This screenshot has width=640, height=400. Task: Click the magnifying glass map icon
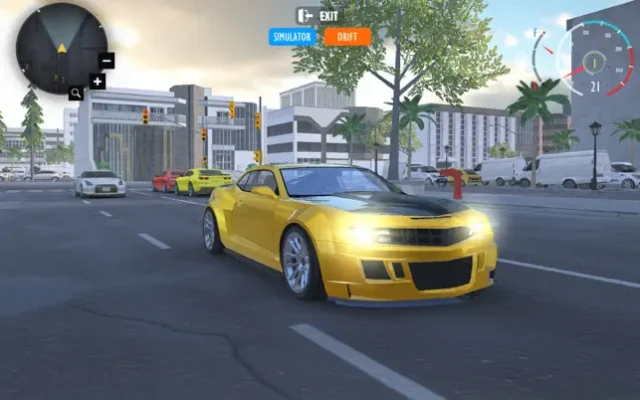(x=76, y=93)
